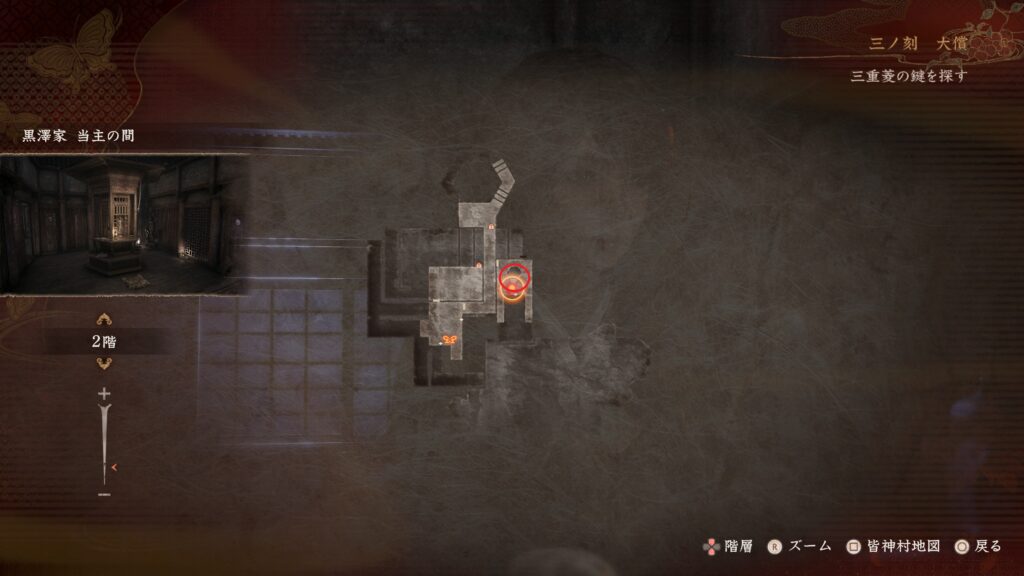Image resolution: width=1024 pixels, height=576 pixels.
Task: Click the floor-down arrow below 2階
Action: [x=104, y=363]
